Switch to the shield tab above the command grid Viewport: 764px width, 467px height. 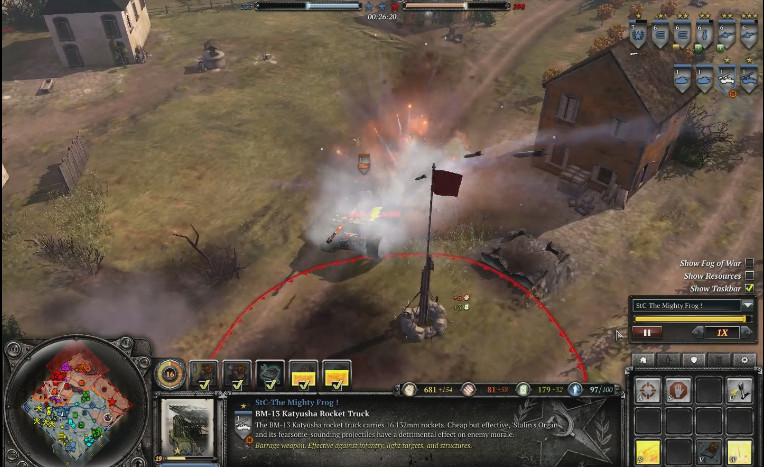(693, 360)
